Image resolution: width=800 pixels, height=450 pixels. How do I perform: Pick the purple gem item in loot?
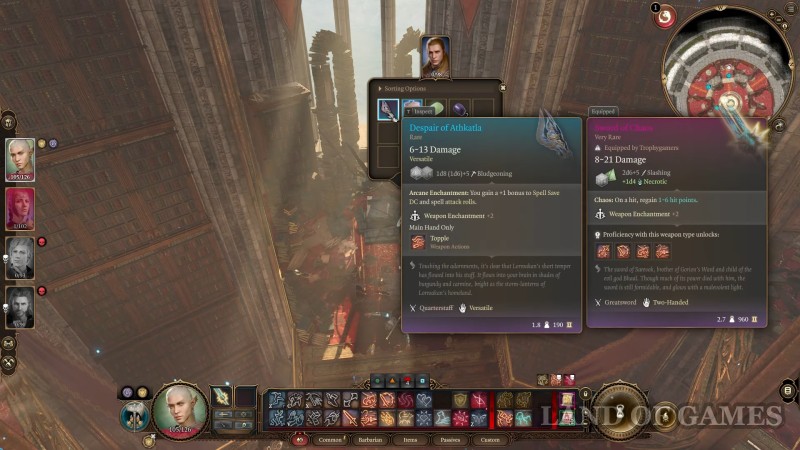pyautogui.click(x=459, y=110)
